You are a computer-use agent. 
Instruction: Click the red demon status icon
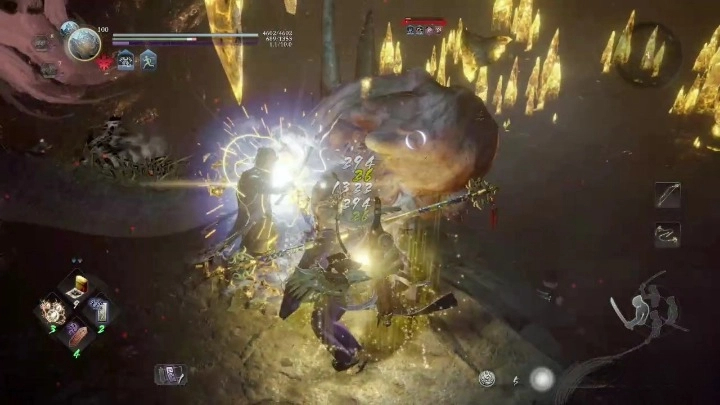coord(104,62)
